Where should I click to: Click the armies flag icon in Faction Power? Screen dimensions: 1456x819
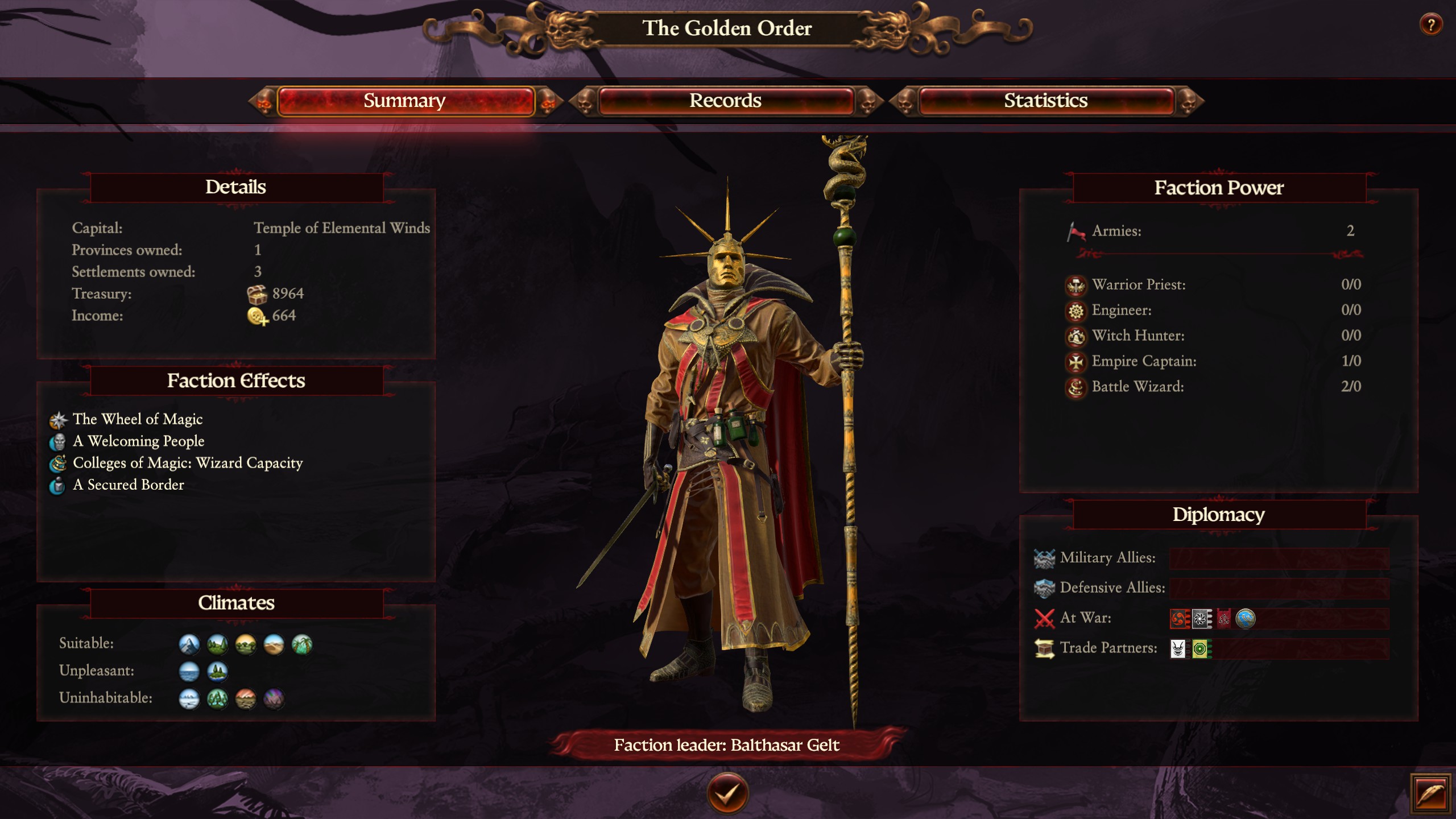click(x=1075, y=231)
